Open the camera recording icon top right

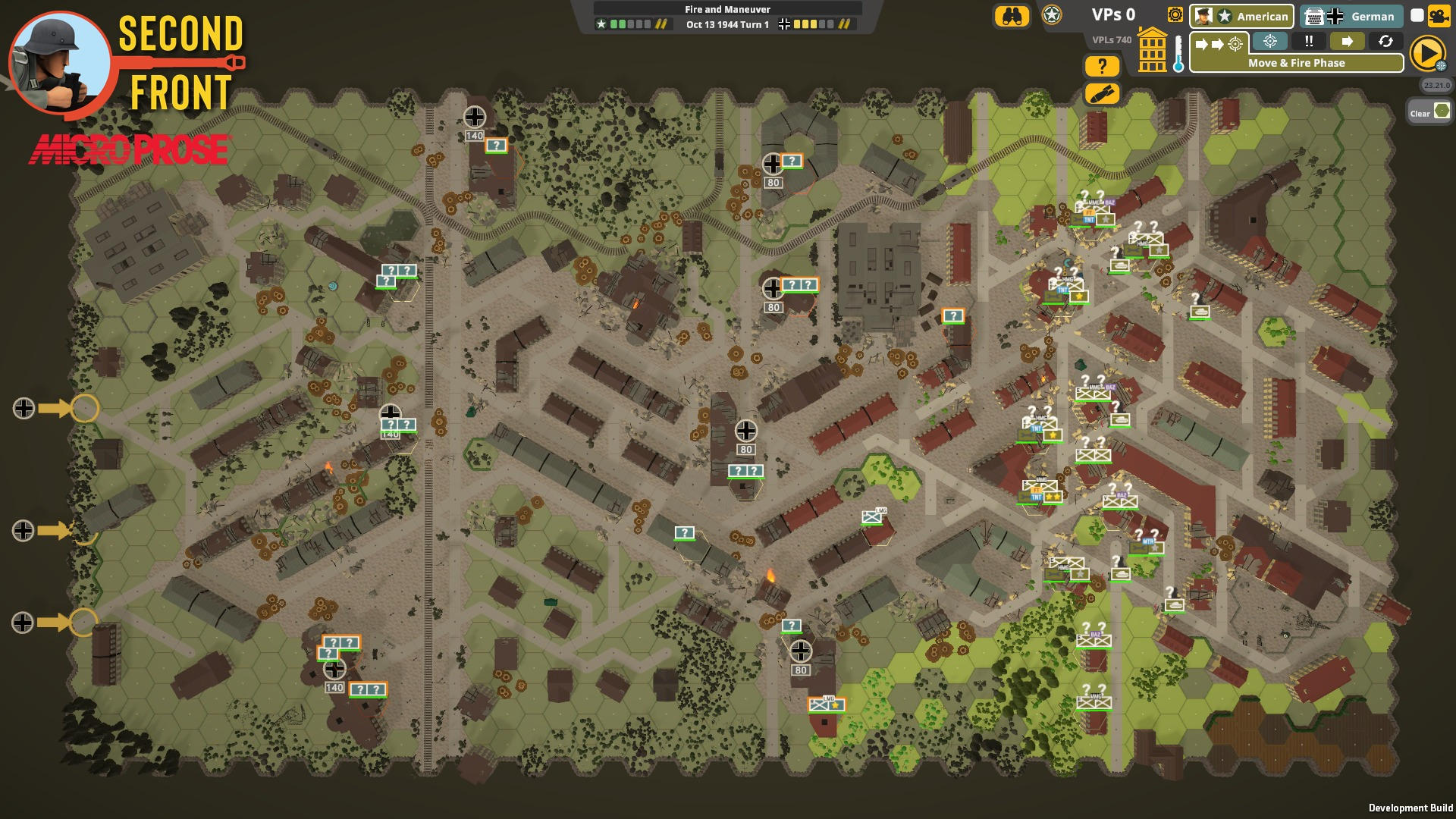pyautogui.click(x=1439, y=16)
